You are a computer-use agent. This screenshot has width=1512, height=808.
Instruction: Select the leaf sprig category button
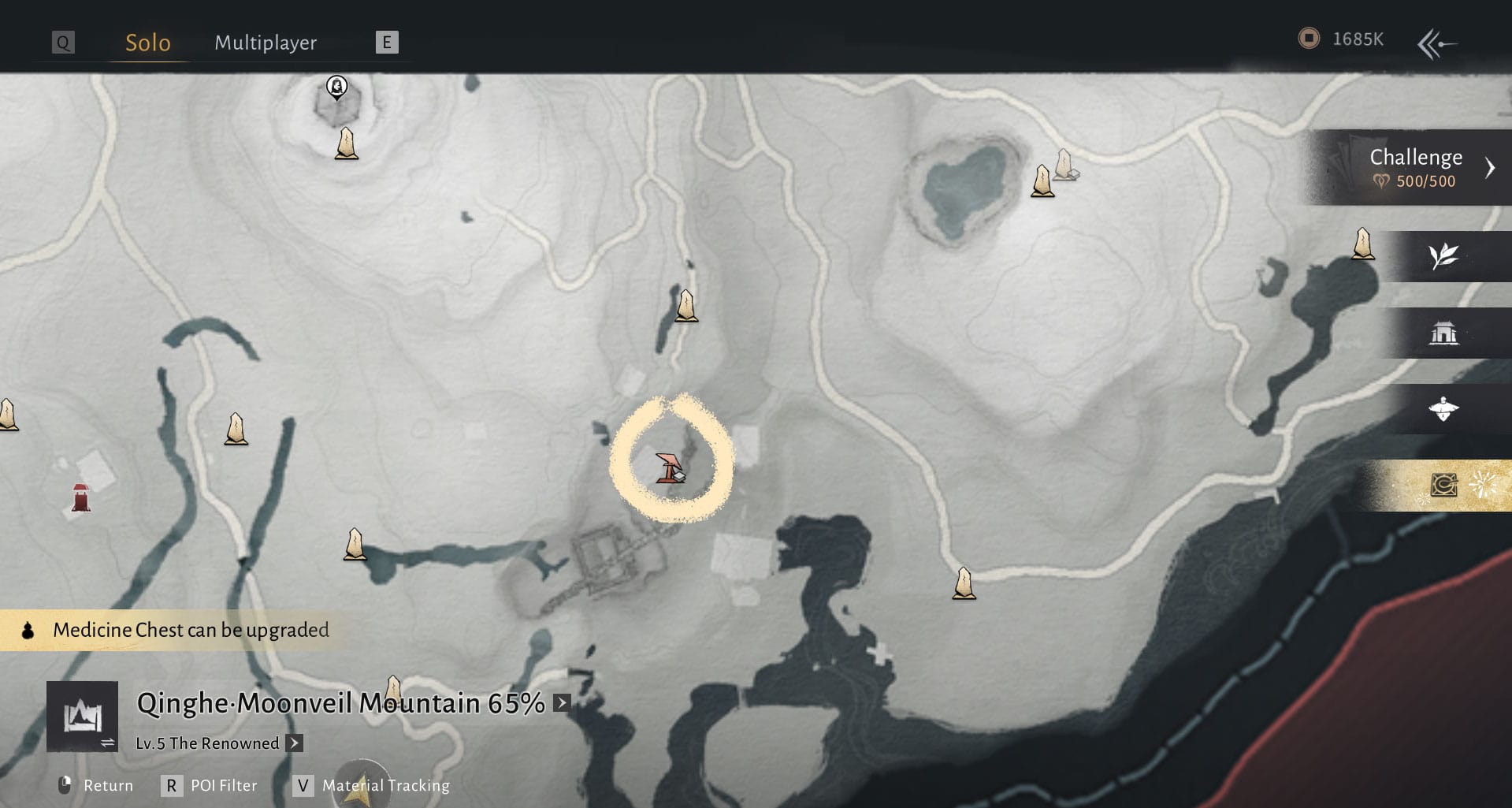point(1443,256)
